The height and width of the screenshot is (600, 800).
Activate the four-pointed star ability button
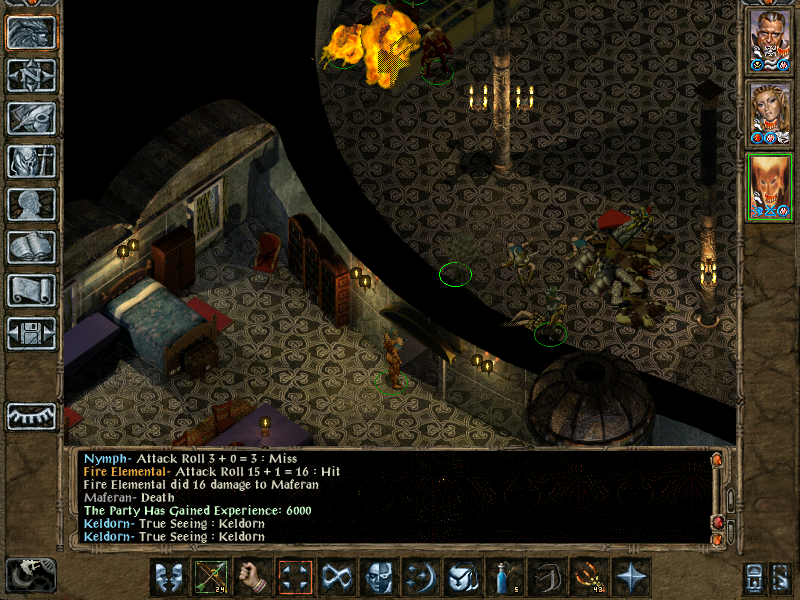pyautogui.click(x=632, y=577)
